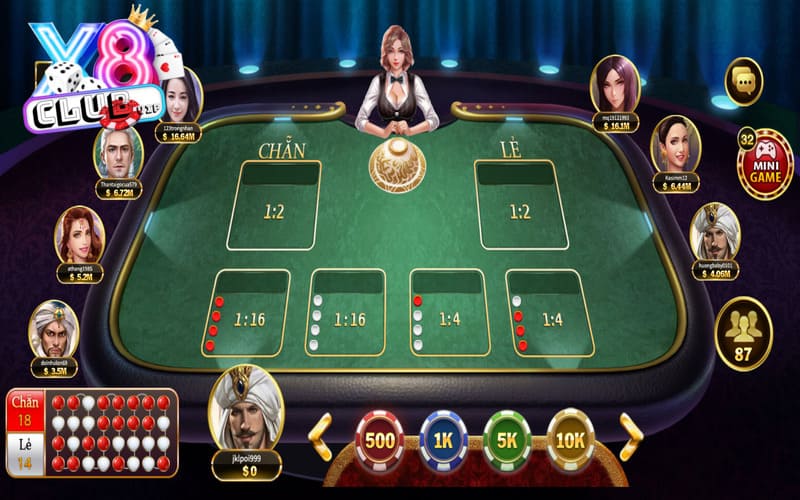Select the red 500 chip
Viewport: 800px width, 500px height.
pos(379,441)
